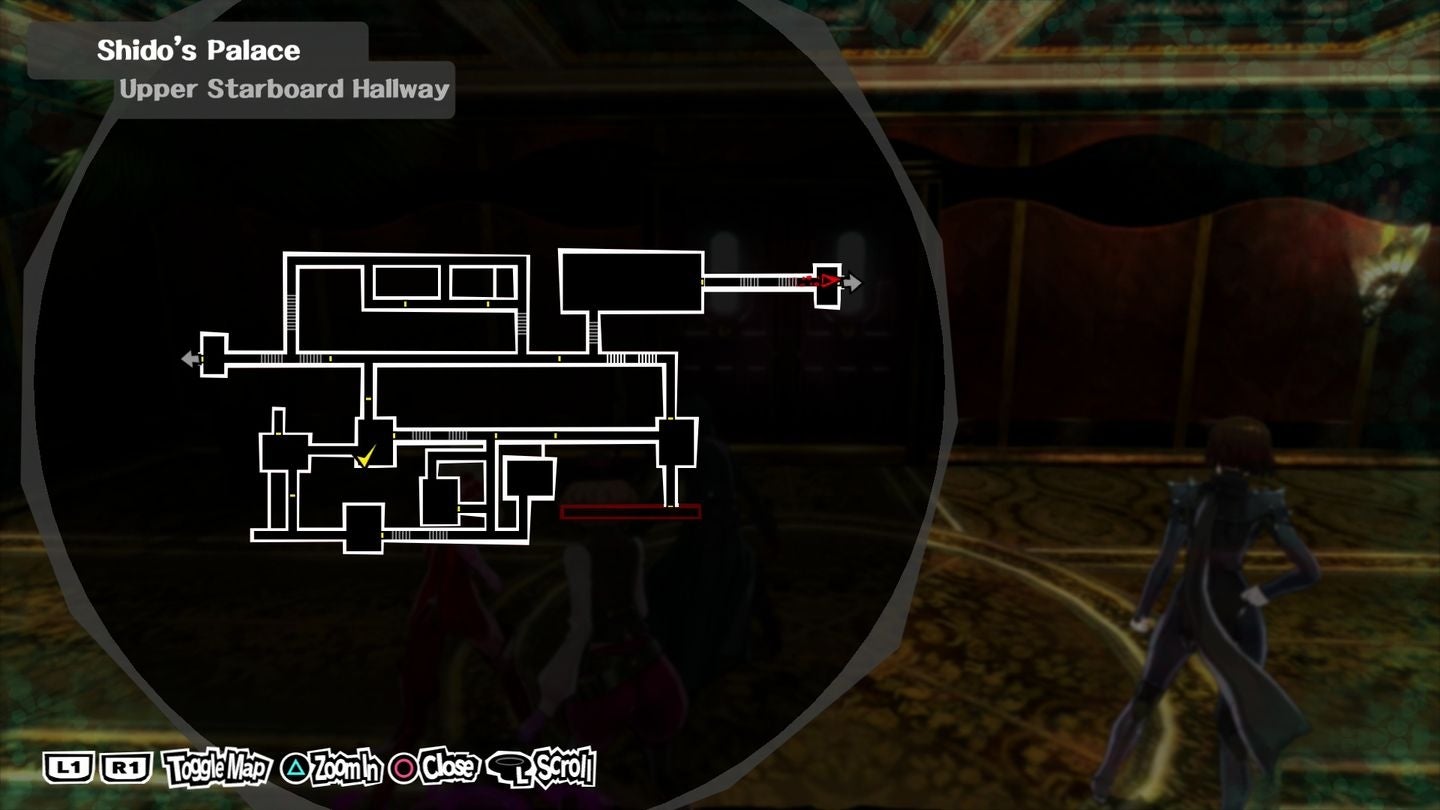Click the Upper Starboard Hallway subtitle
The image size is (1440, 810).
[283, 89]
